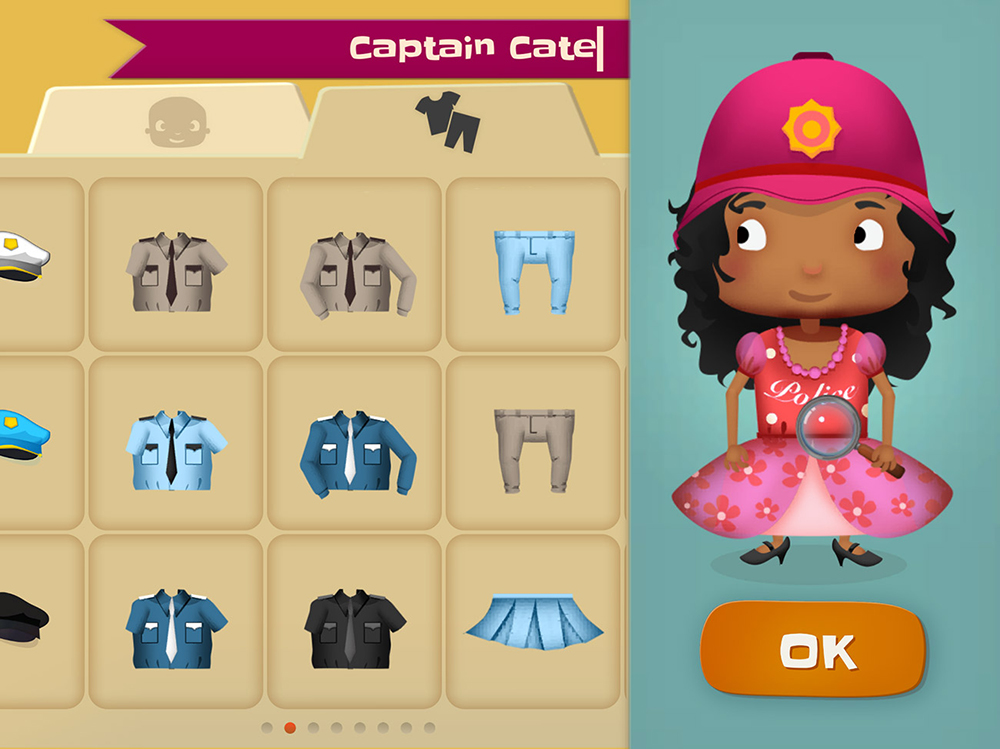The width and height of the screenshot is (1000, 749).
Task: Choose the navy long-sleeve police jacket
Action: (x=354, y=447)
